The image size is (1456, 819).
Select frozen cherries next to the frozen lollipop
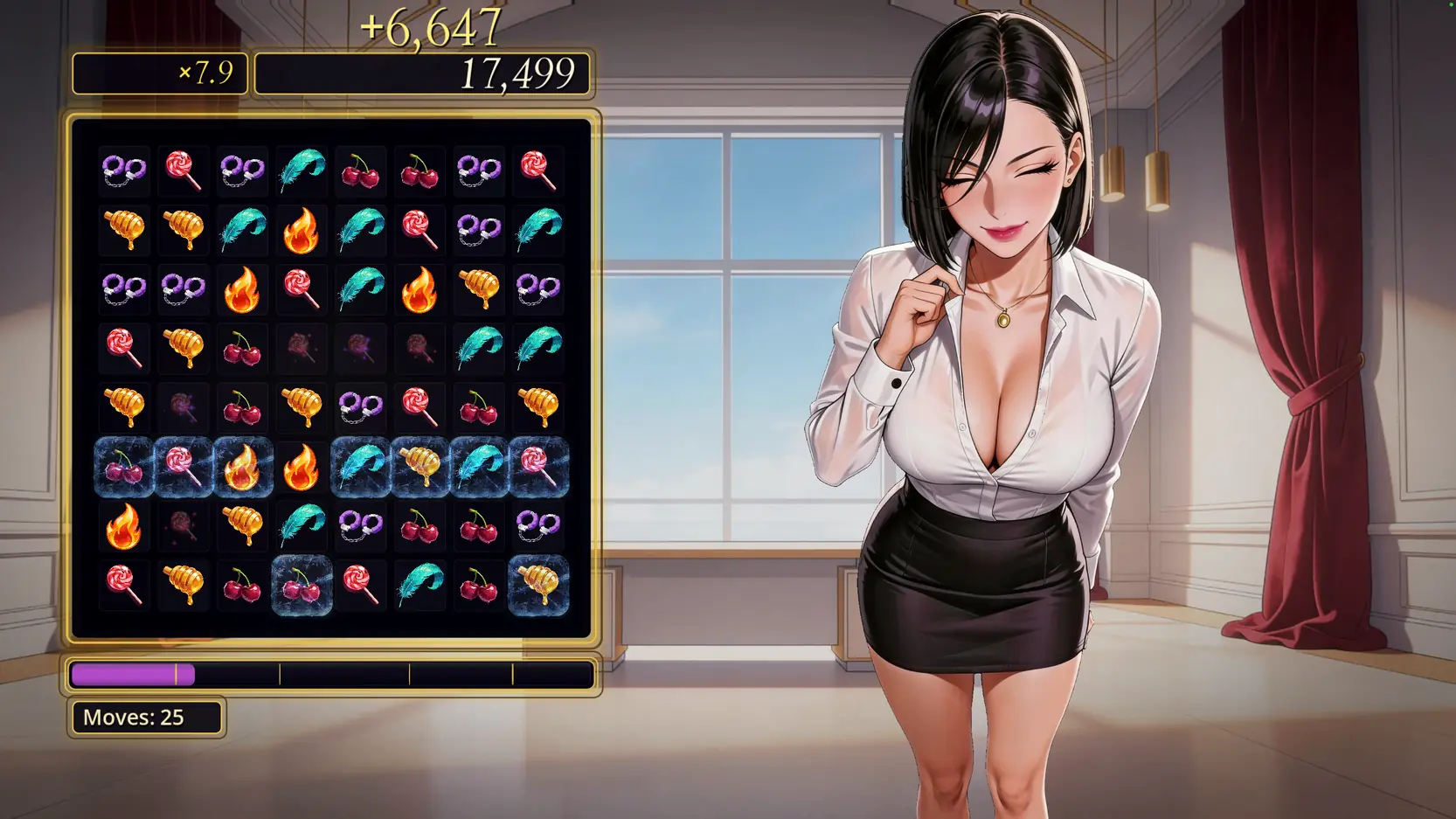(123, 467)
